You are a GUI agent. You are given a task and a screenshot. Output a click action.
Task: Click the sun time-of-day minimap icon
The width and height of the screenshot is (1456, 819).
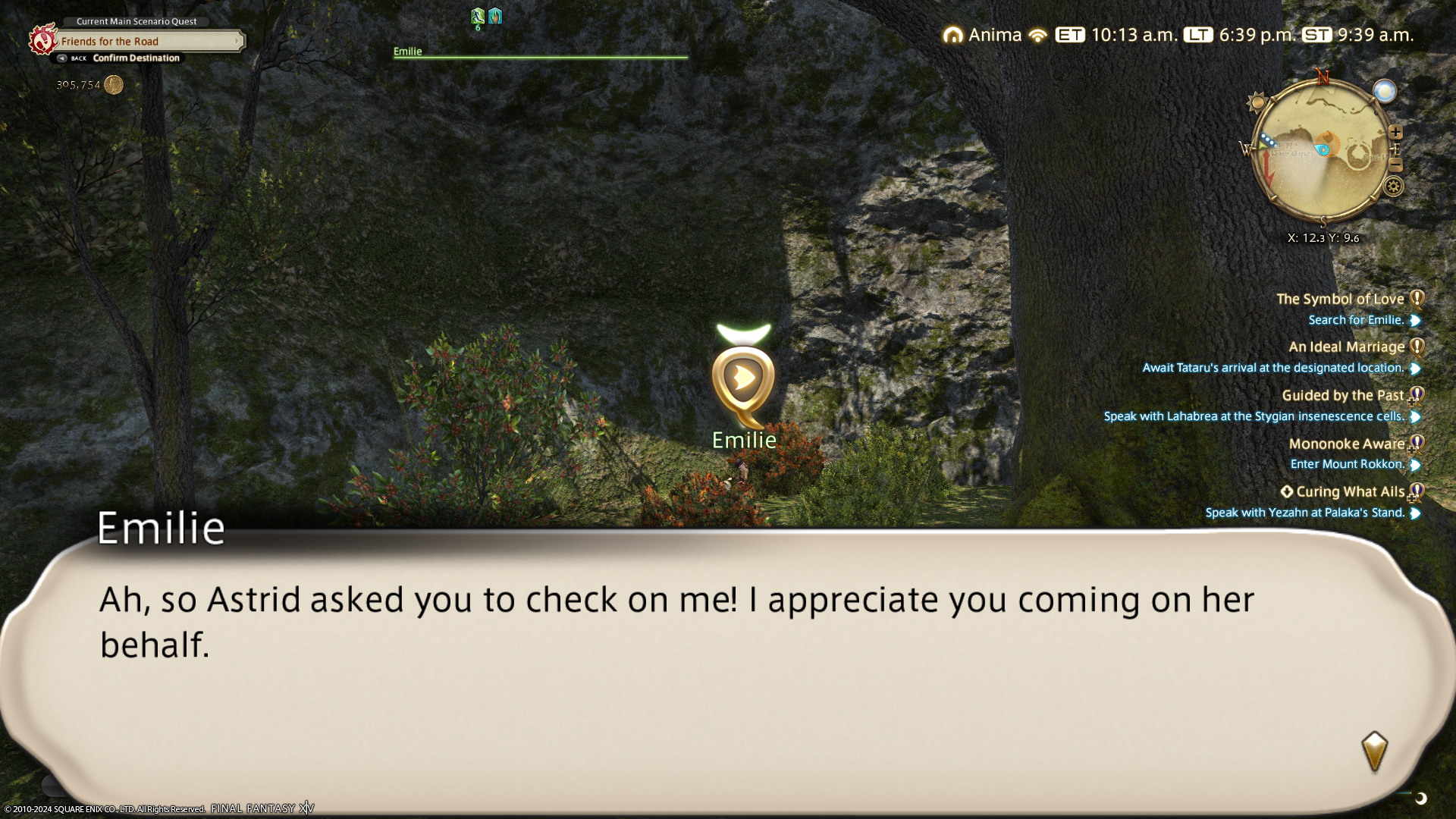(1258, 102)
